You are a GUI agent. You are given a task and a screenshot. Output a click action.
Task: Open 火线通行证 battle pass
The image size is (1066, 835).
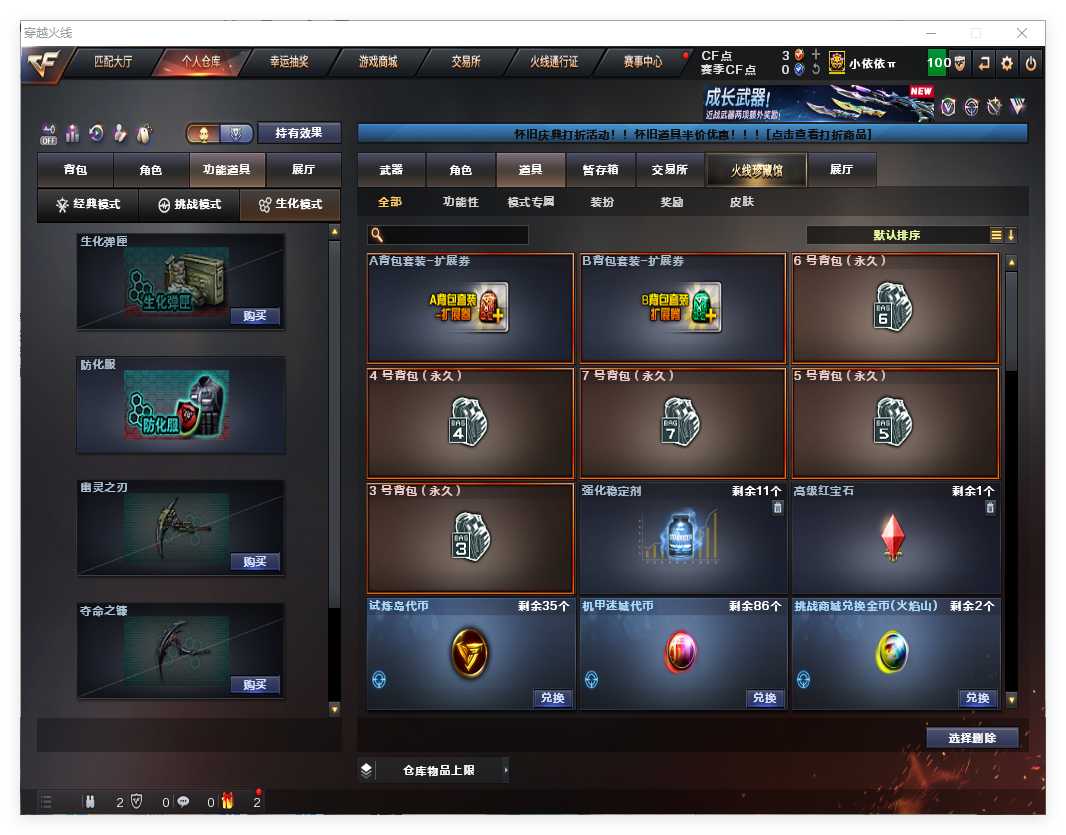point(554,62)
